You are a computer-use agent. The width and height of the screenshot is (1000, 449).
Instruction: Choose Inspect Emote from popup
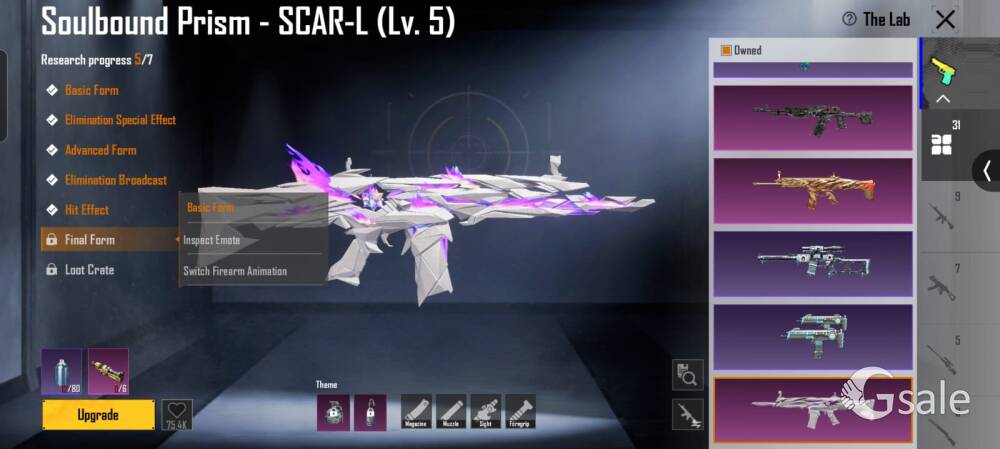[x=211, y=240]
